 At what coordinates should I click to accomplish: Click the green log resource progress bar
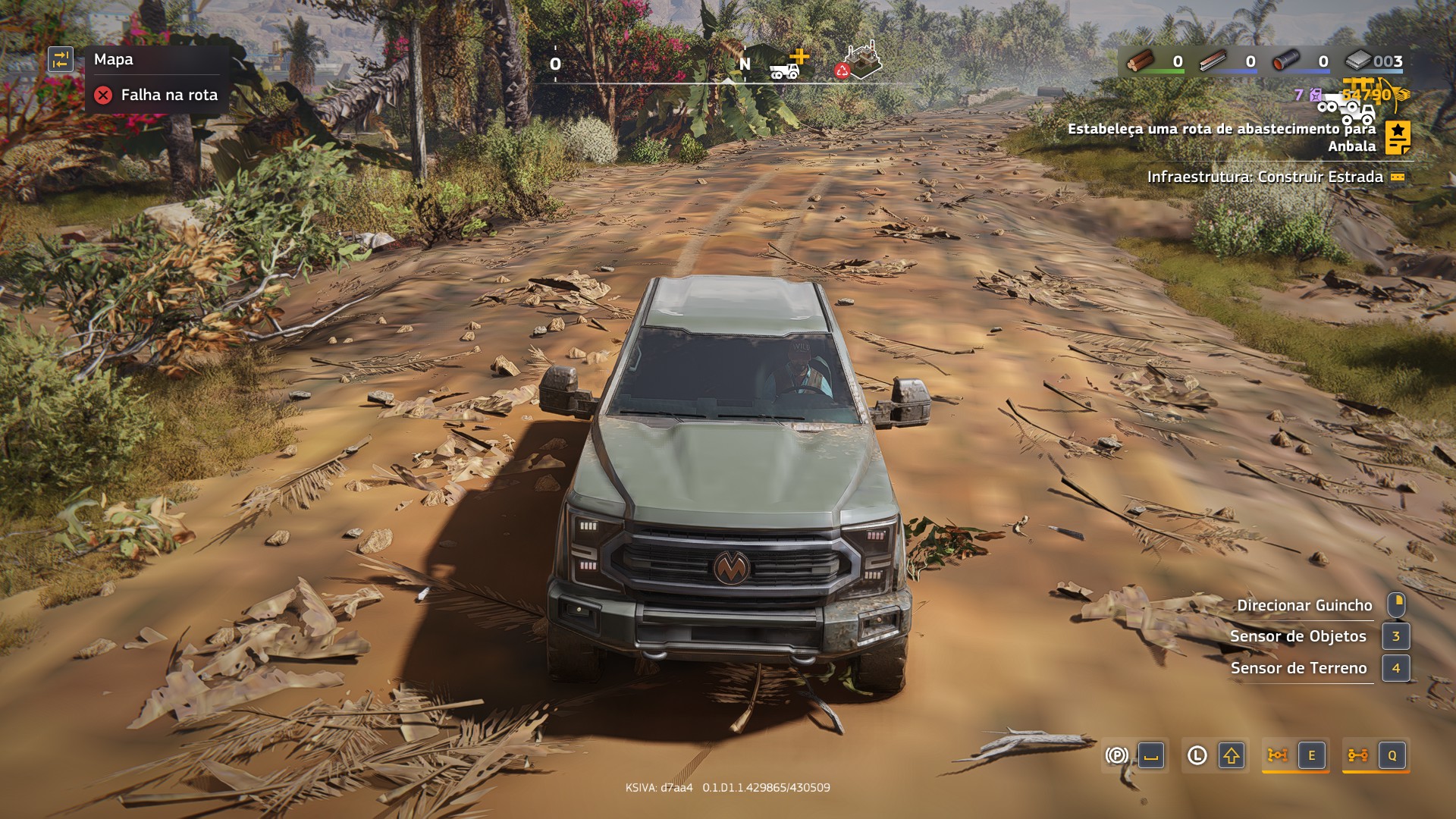point(1164,71)
